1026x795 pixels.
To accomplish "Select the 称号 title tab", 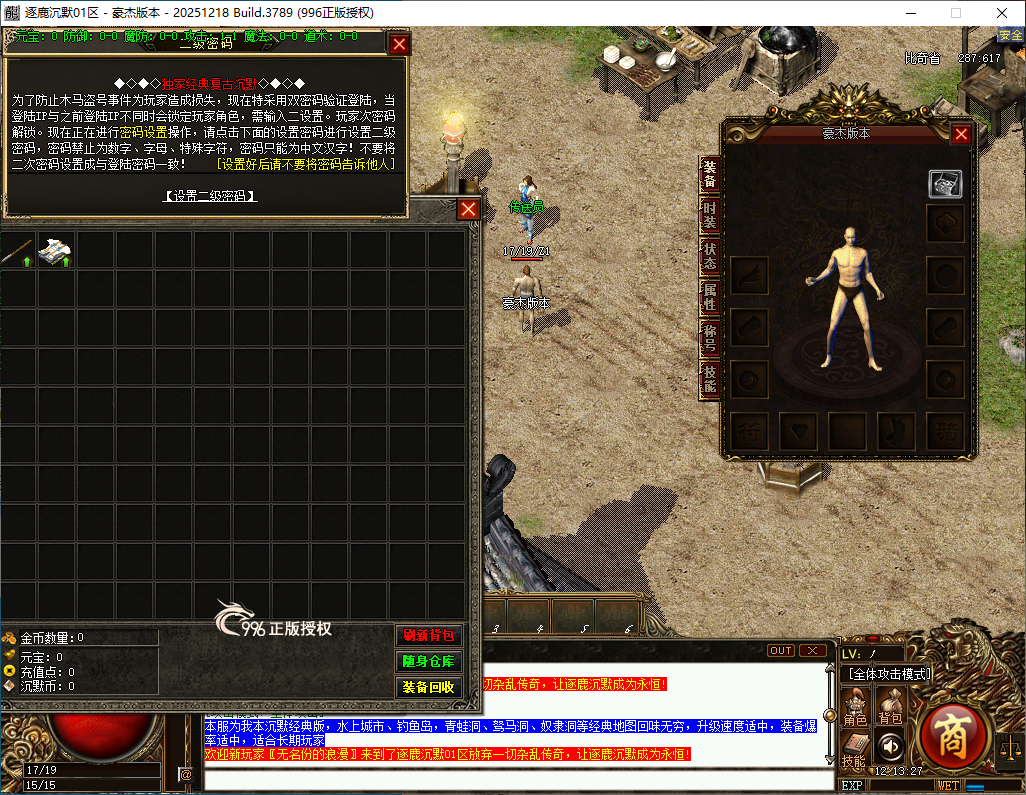I will 709,338.
